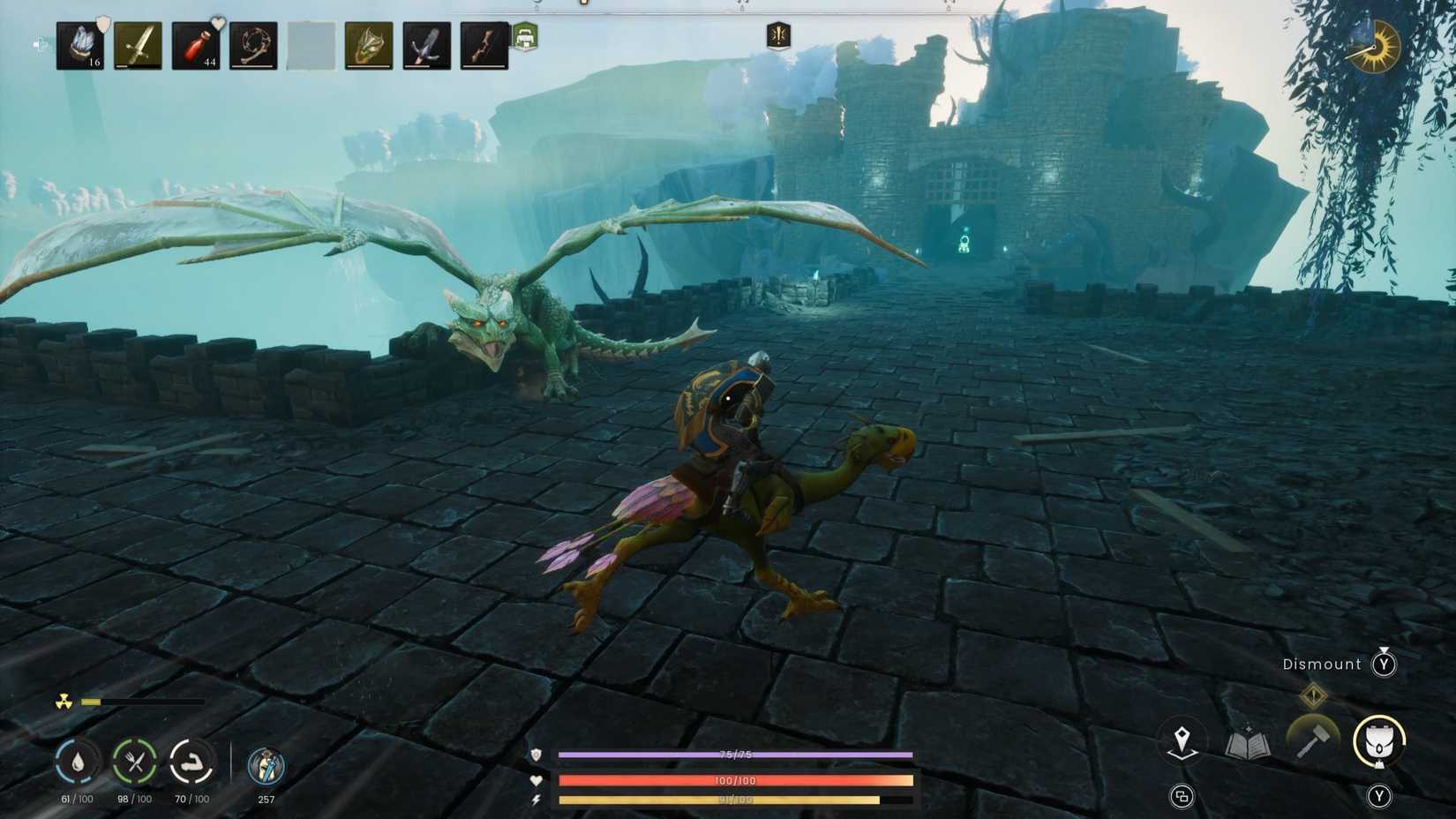Click the fork-and-knife hunger gauge
1456x819 pixels.
[x=134, y=762]
